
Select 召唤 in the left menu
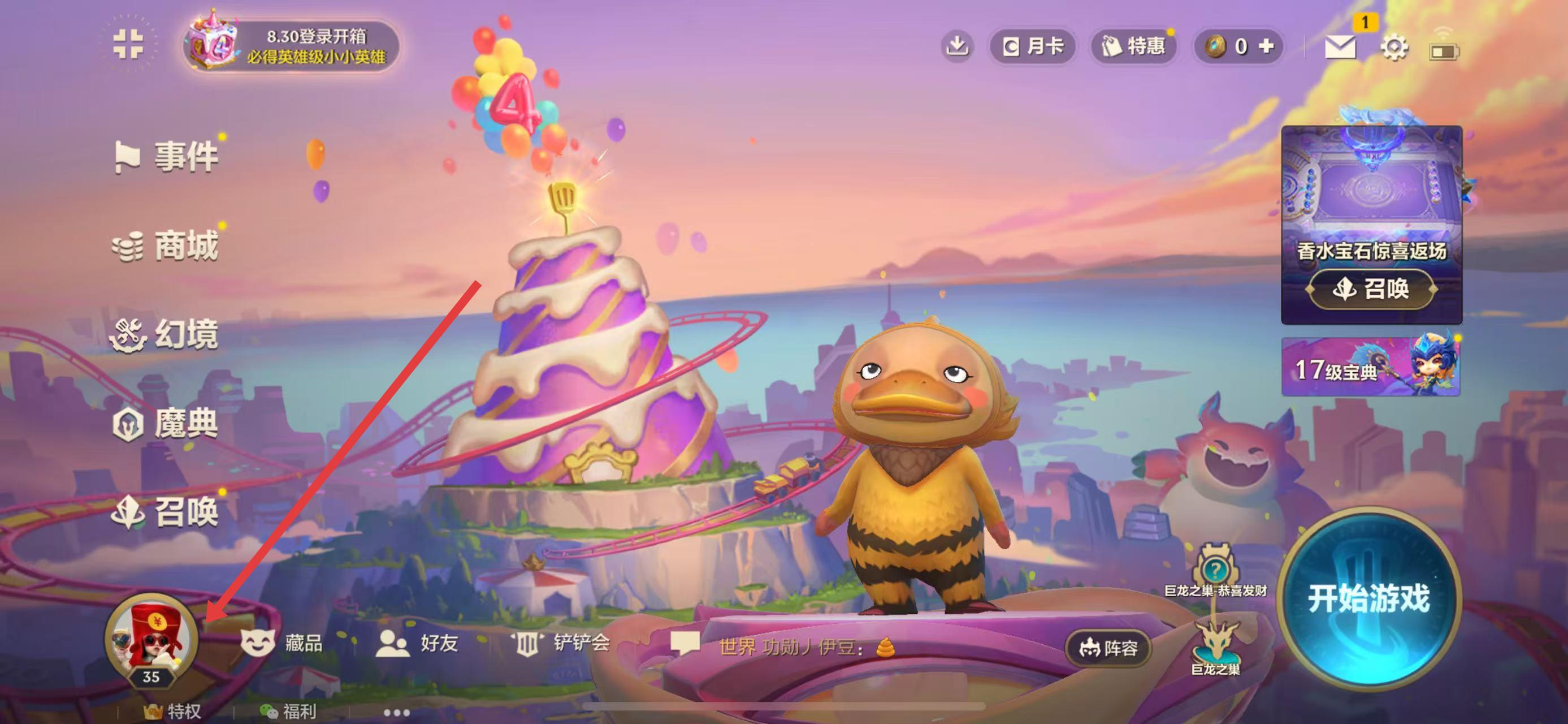tap(166, 511)
